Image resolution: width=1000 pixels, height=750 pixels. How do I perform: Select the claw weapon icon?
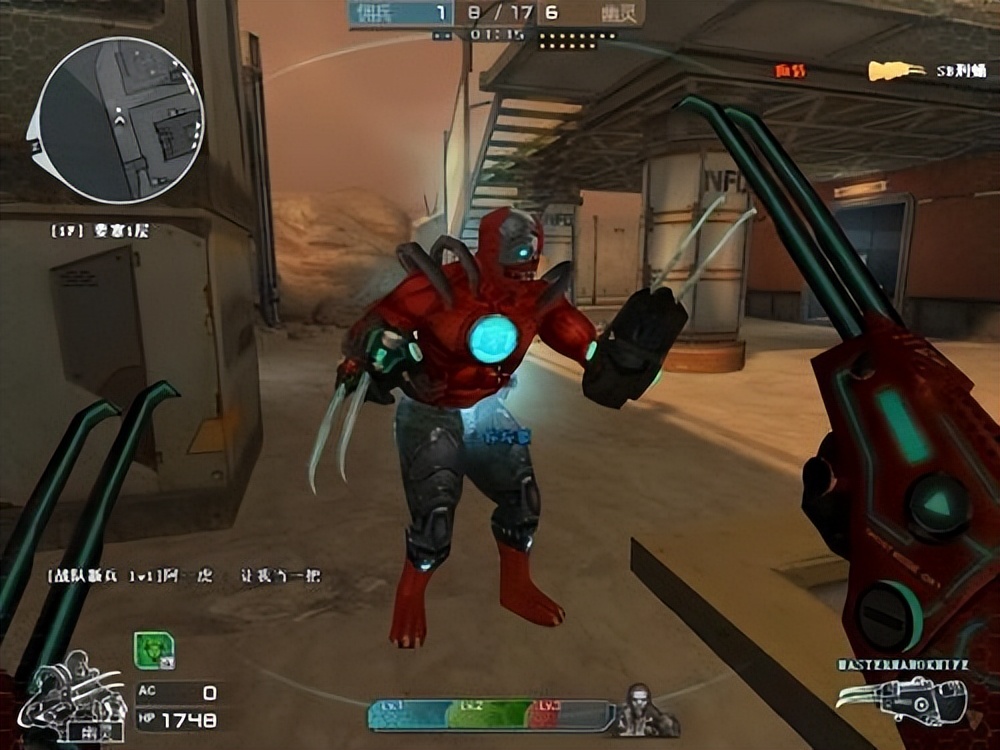click(x=901, y=698)
